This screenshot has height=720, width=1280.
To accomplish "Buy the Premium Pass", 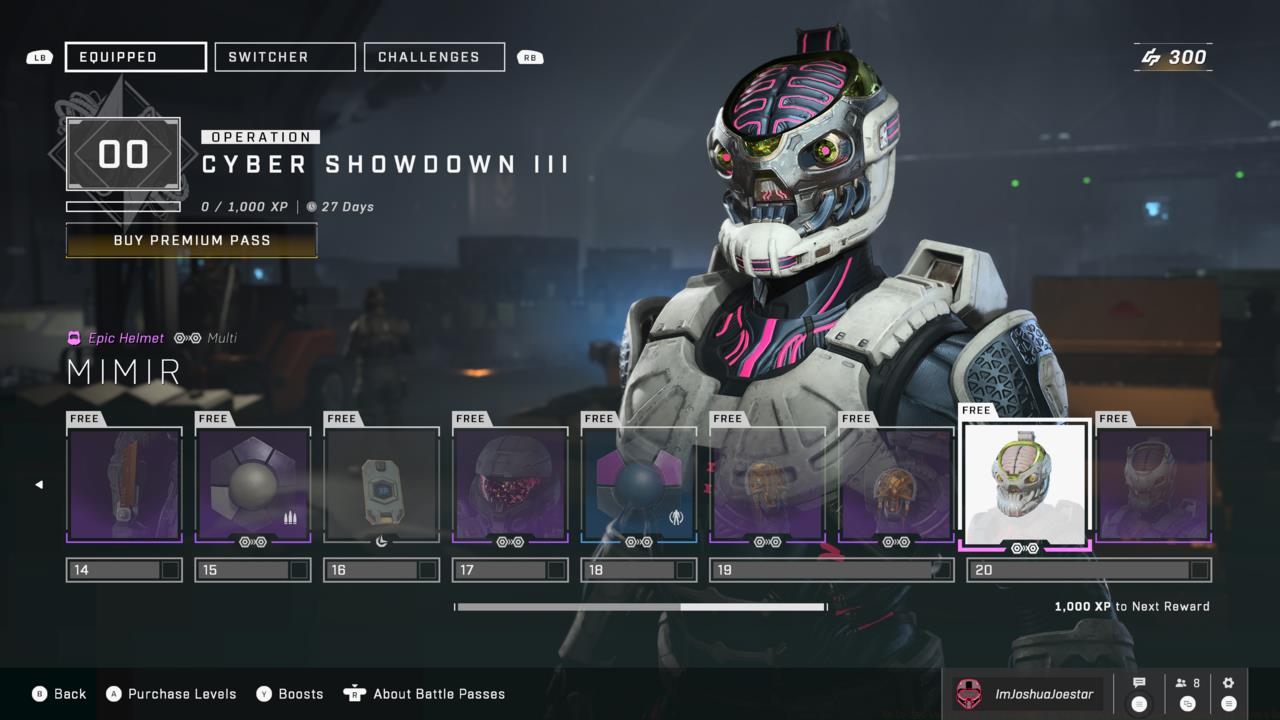I will pos(191,240).
